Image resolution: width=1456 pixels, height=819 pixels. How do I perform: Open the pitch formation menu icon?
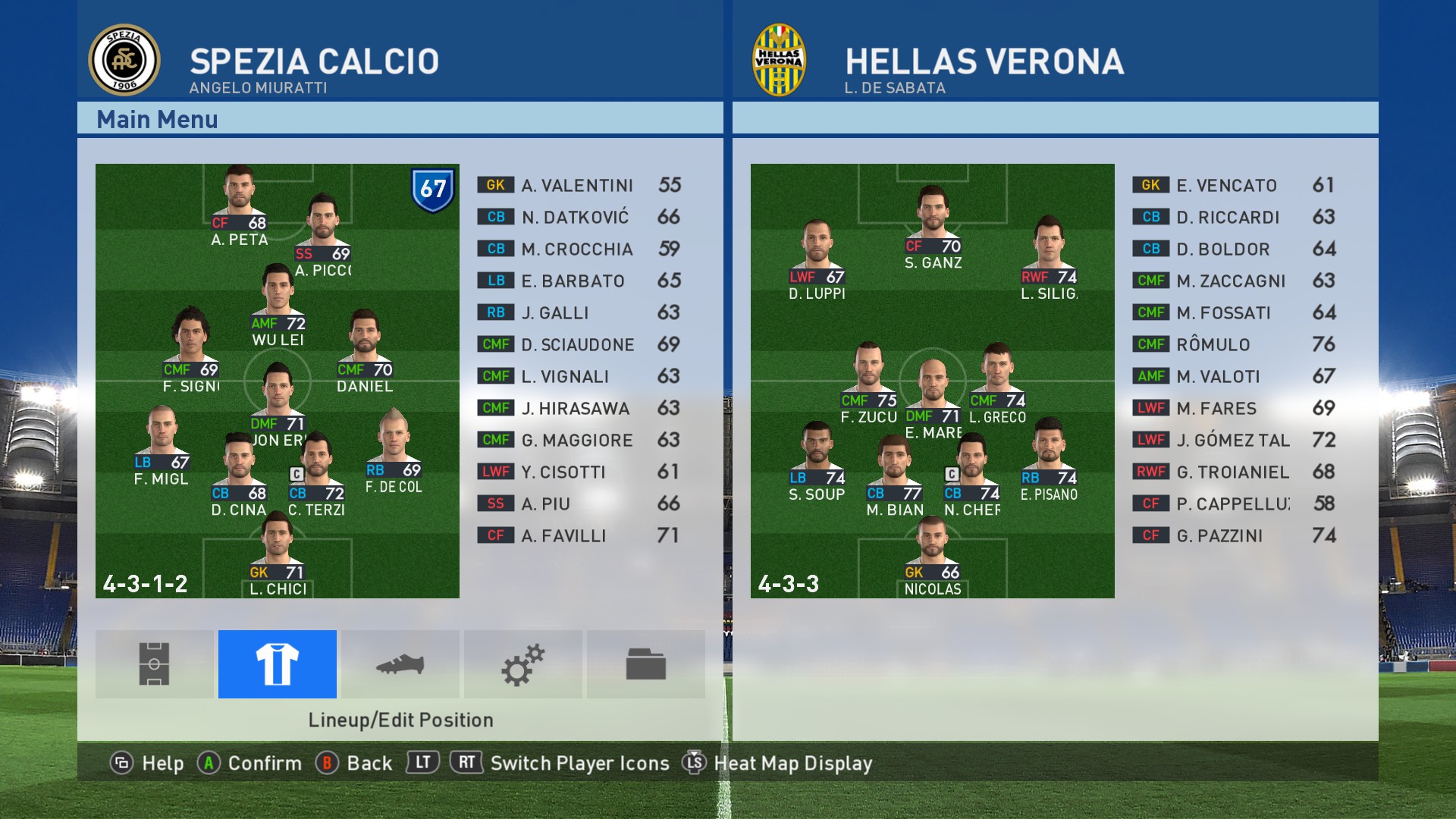(x=154, y=664)
